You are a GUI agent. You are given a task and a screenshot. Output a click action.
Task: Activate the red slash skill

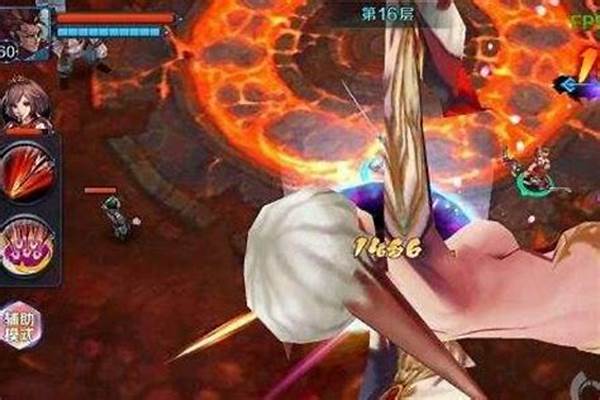click(x=26, y=171)
